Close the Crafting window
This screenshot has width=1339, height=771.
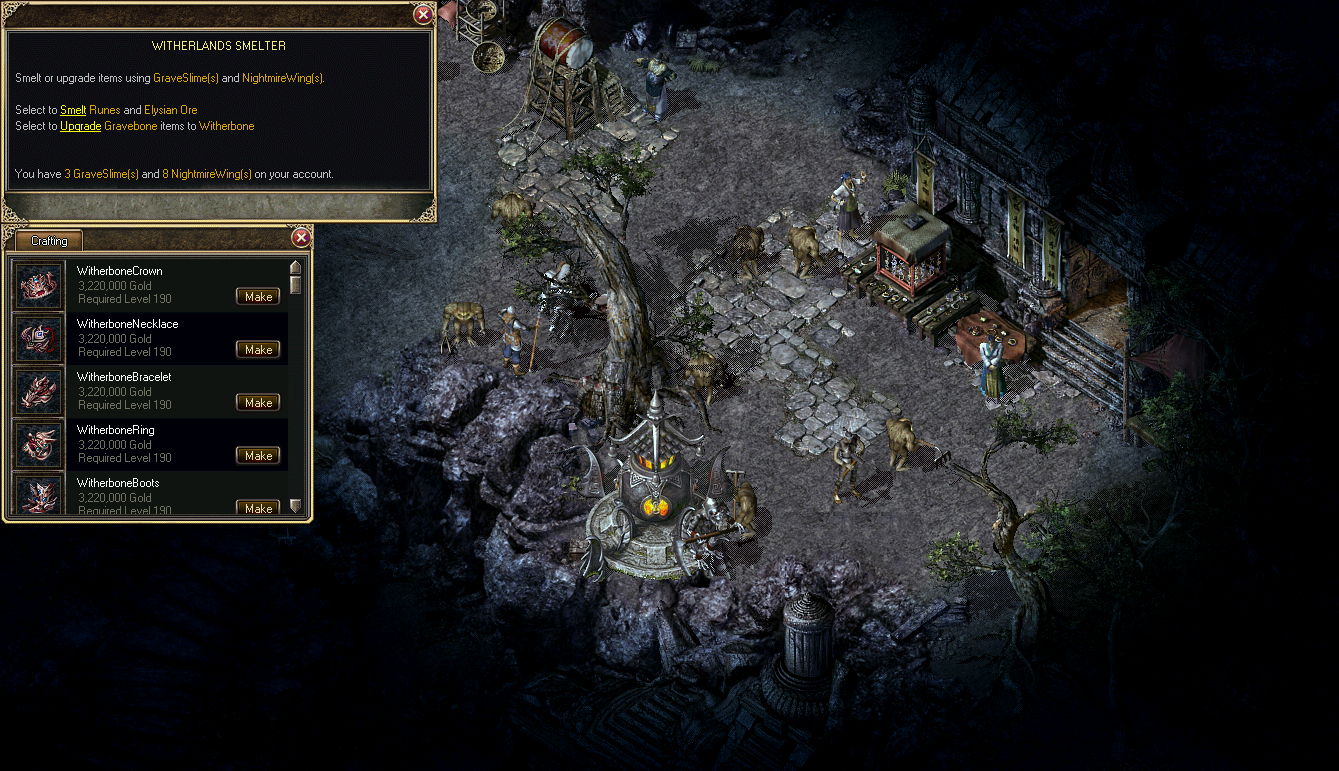pos(301,238)
